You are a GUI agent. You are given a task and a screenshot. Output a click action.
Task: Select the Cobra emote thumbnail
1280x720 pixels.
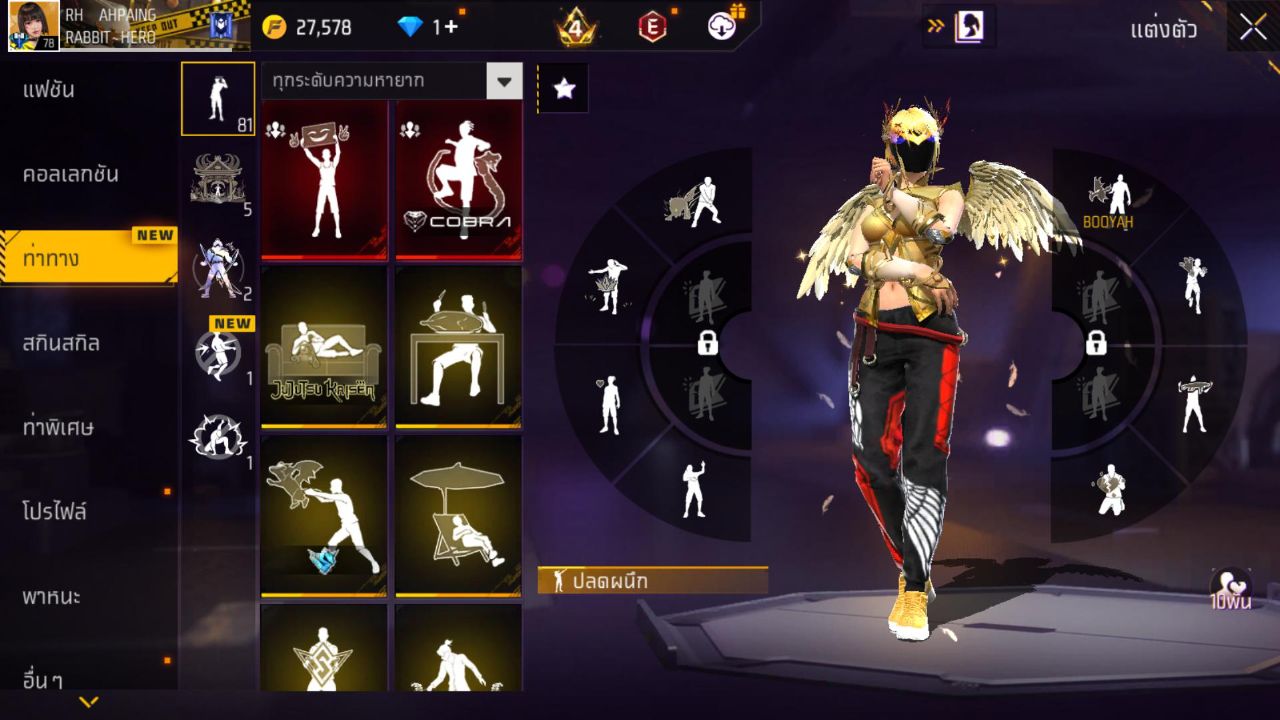[458, 180]
